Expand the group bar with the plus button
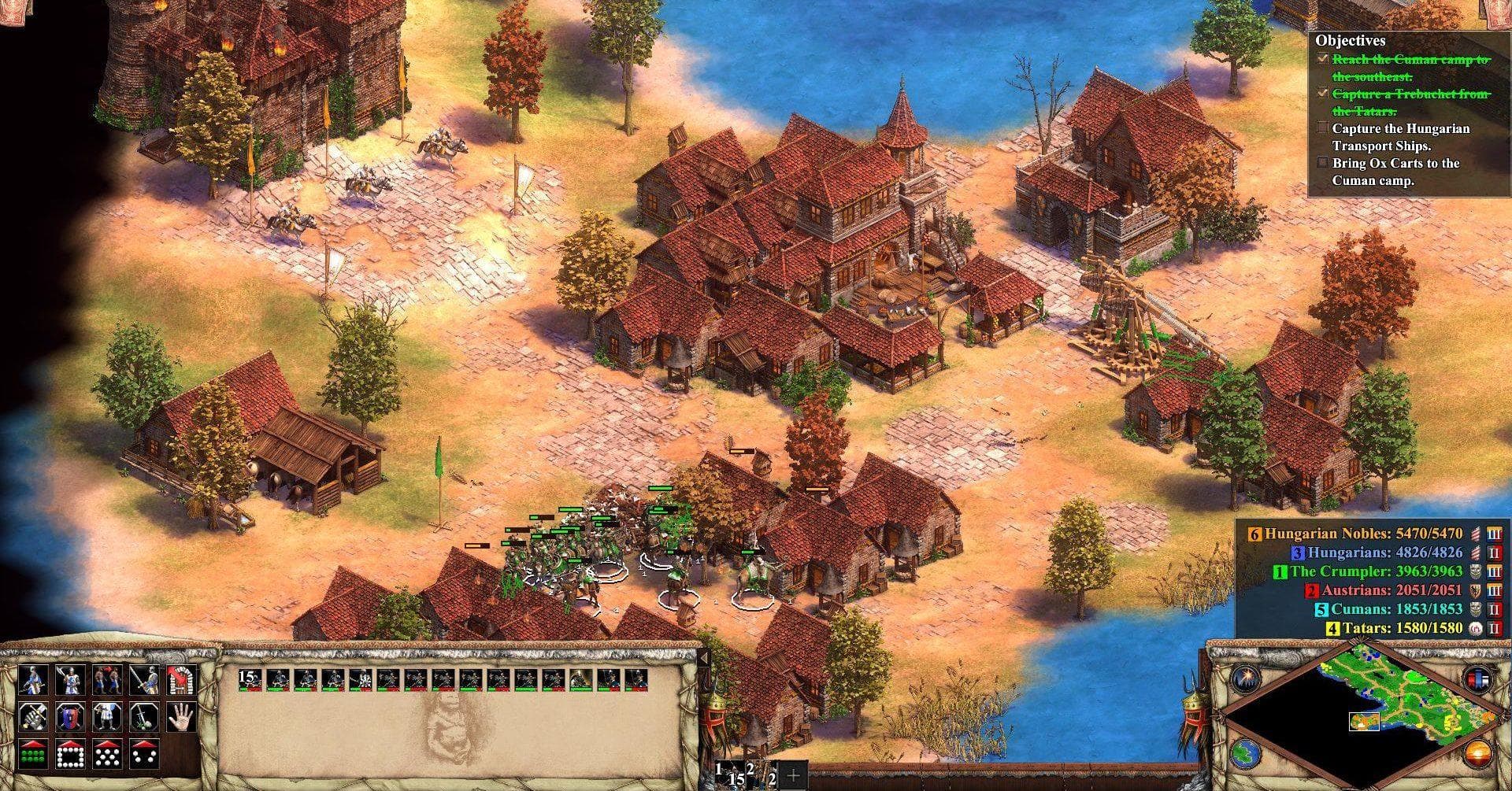 794,775
